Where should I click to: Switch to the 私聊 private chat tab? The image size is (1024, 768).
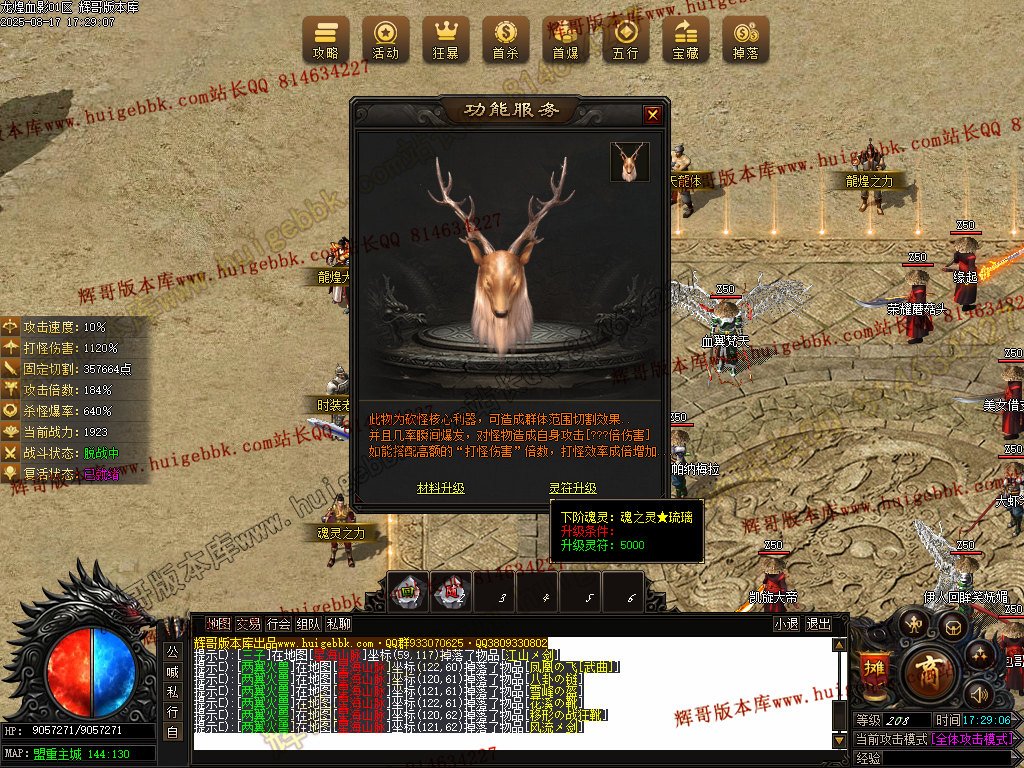[x=339, y=624]
